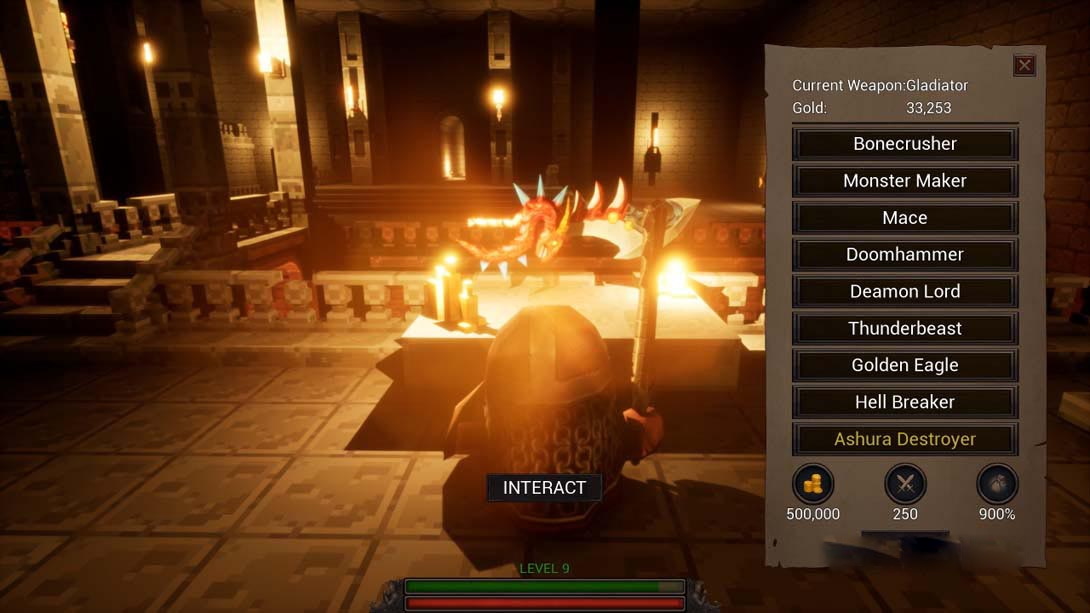Select the highlighted Ashura Destroyer entry
The height and width of the screenshot is (613, 1090).
(x=905, y=440)
